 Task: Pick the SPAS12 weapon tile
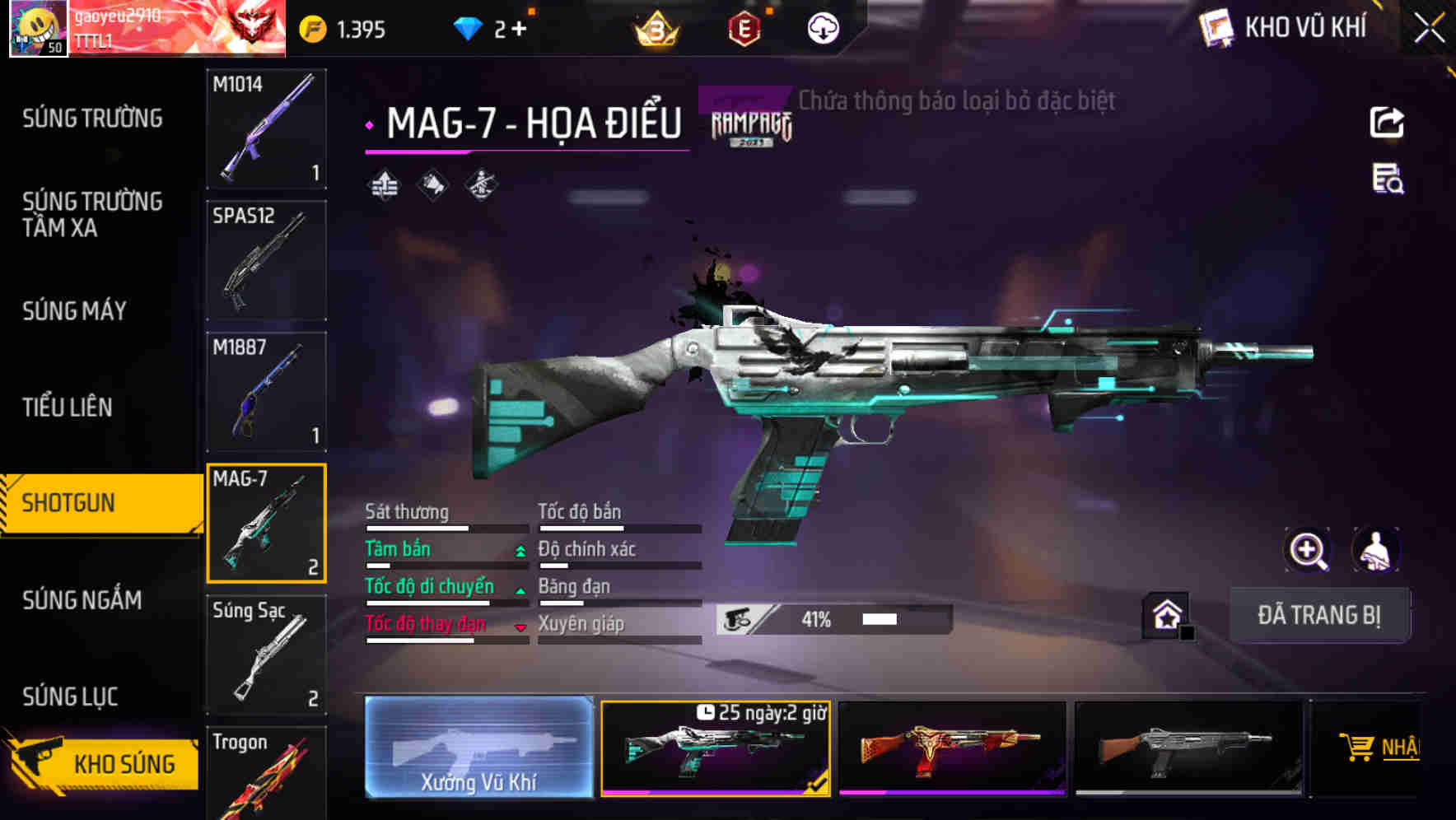(266, 260)
